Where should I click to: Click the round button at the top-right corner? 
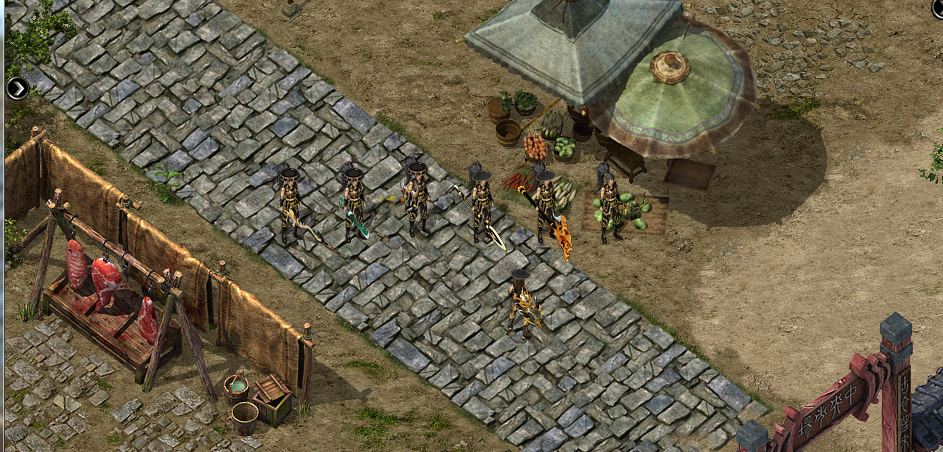tap(938, 8)
